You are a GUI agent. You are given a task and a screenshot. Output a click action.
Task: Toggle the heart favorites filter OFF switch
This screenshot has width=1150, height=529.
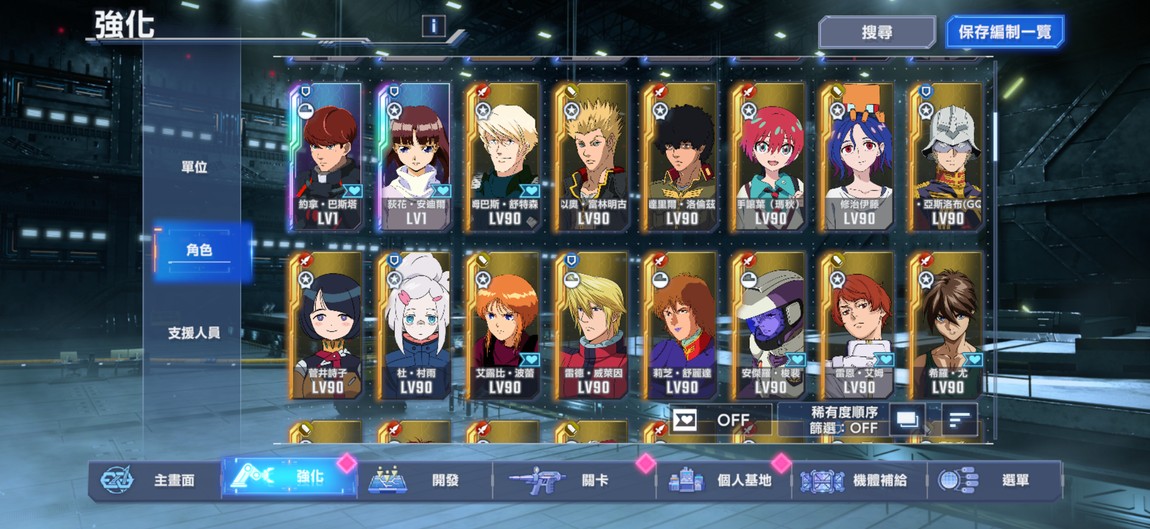click(720, 420)
